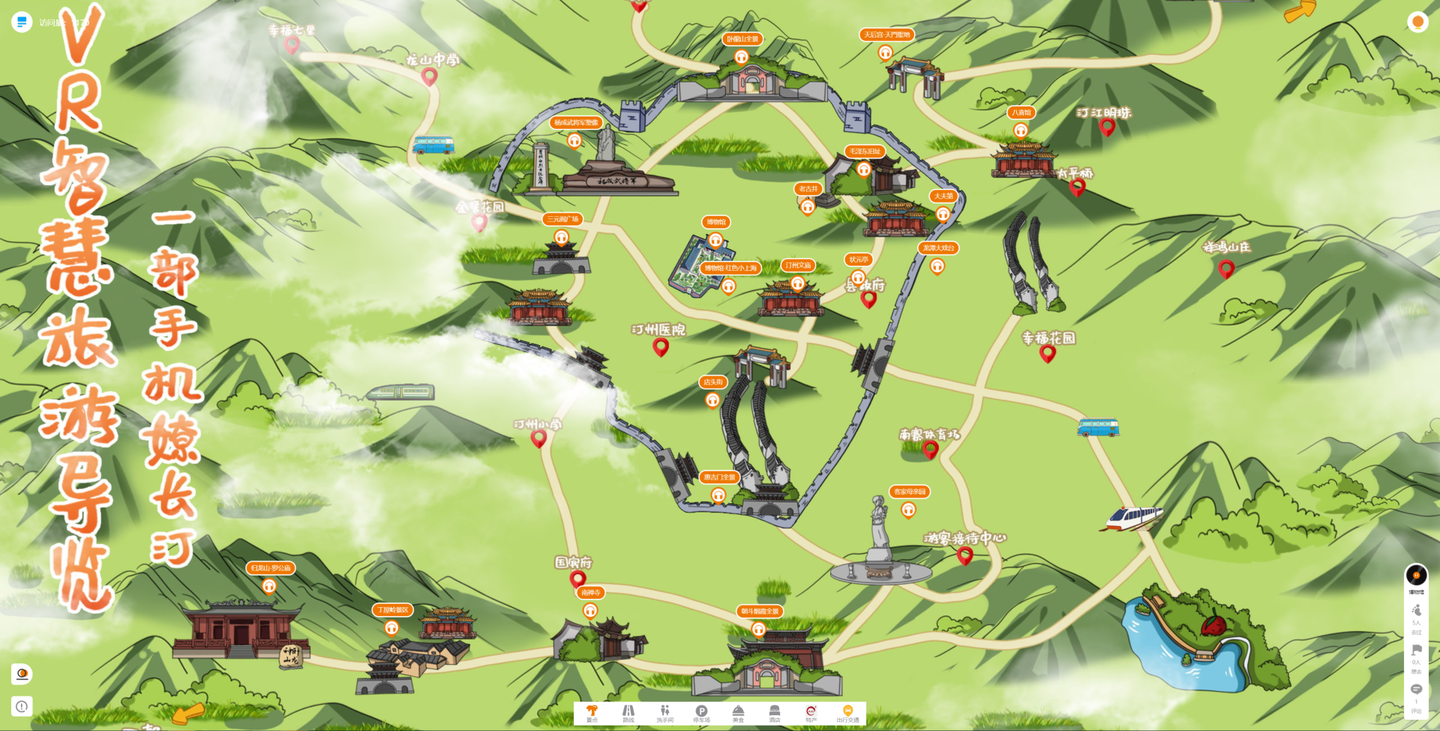
Task: Open the 汀州文庙 audio guide marker
Action: (x=798, y=283)
